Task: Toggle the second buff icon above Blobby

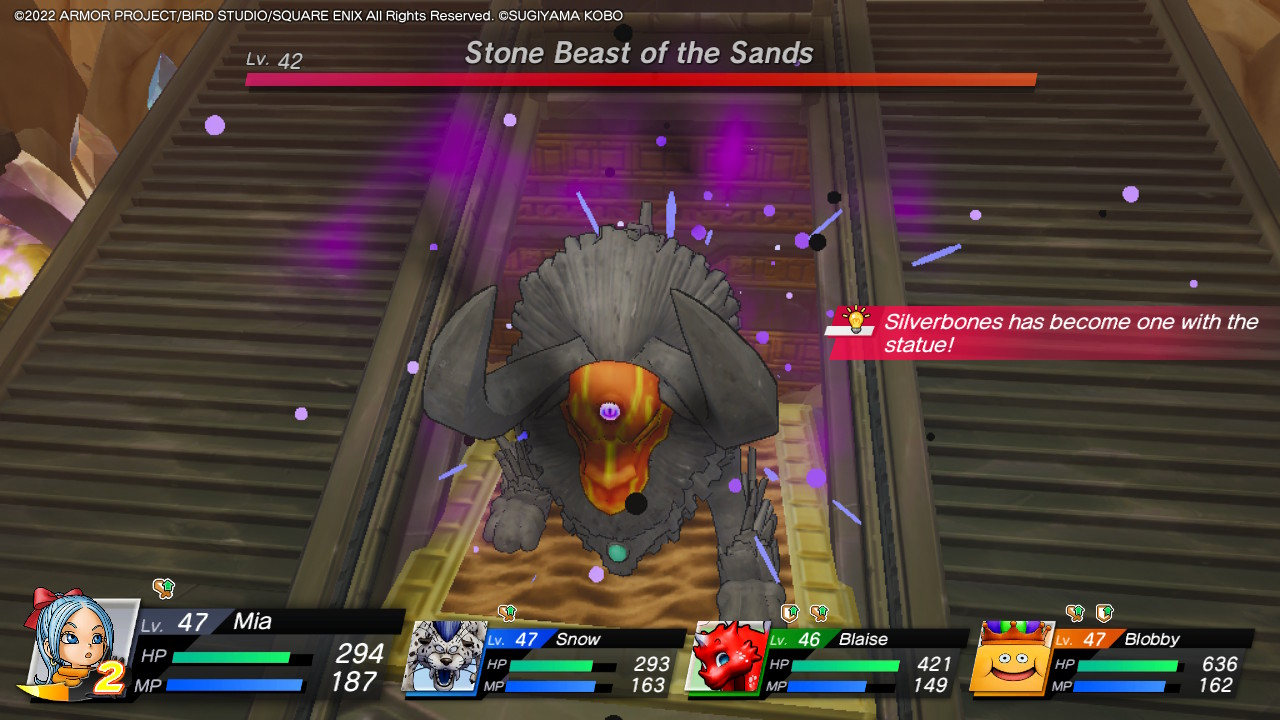Action: pos(1103,612)
